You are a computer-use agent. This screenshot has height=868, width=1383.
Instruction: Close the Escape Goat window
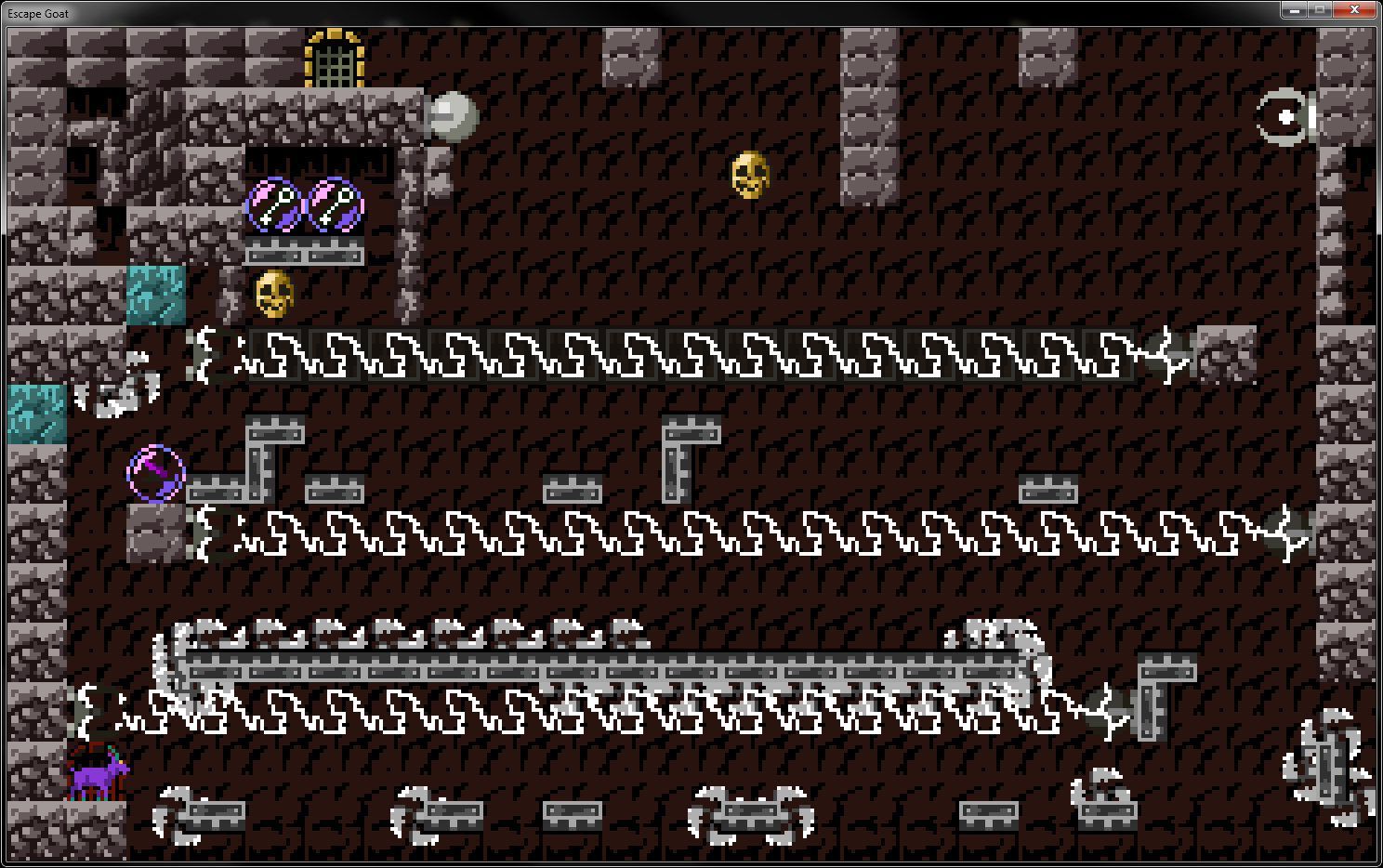point(1356,10)
